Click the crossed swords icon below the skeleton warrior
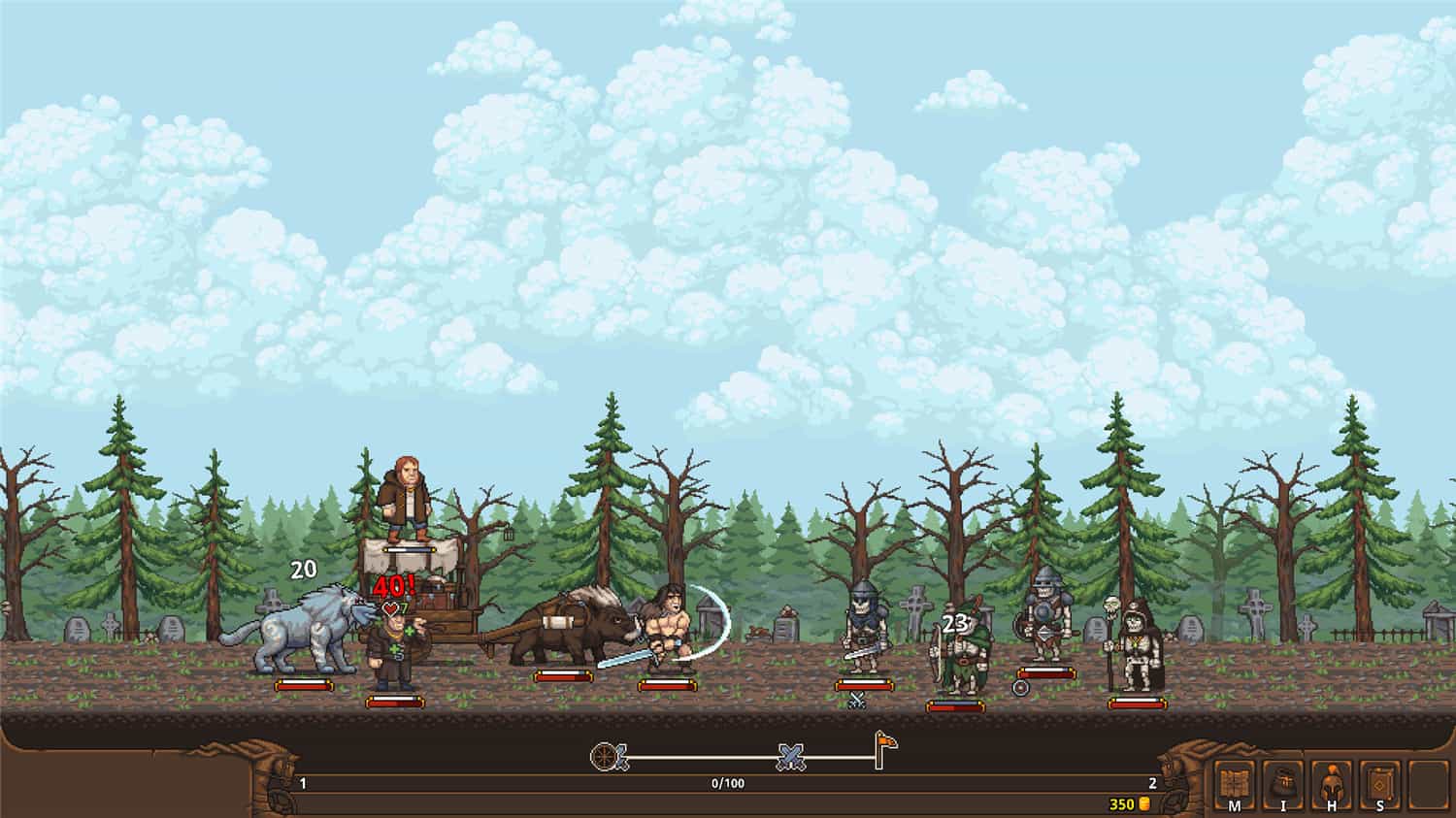1456x818 pixels. [858, 697]
